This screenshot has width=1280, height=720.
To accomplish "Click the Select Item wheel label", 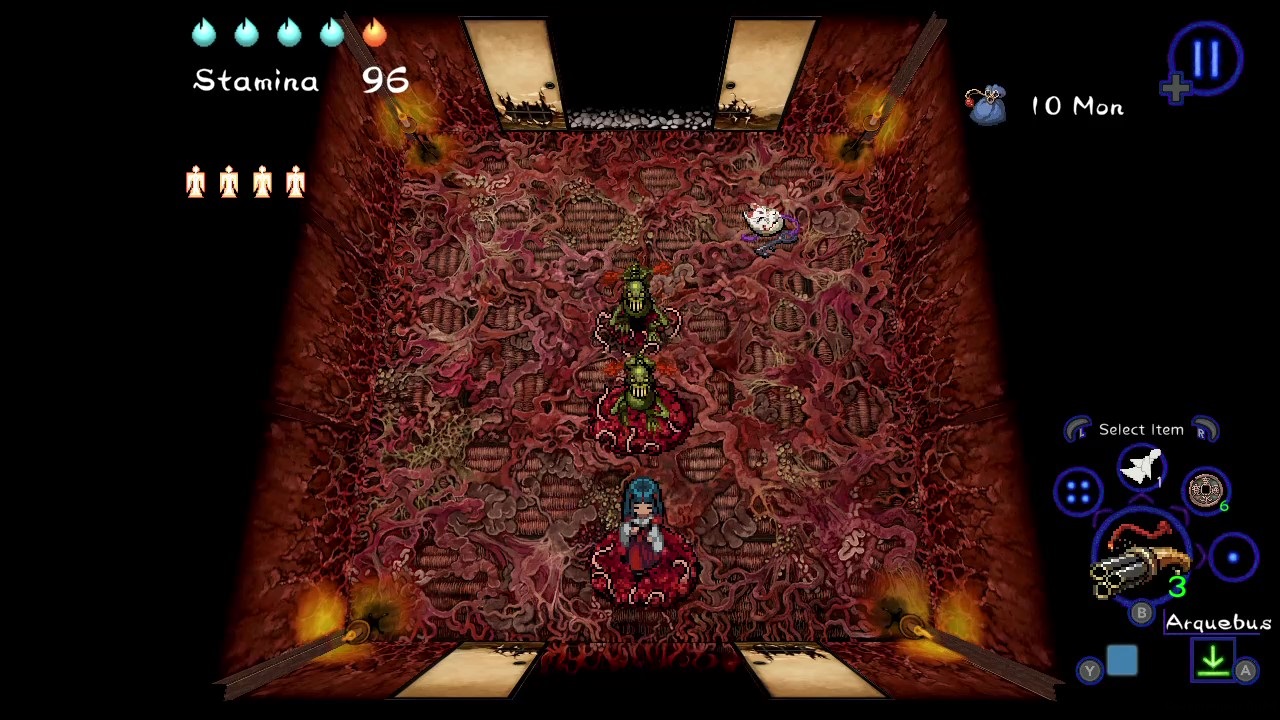I will pos(1141,429).
